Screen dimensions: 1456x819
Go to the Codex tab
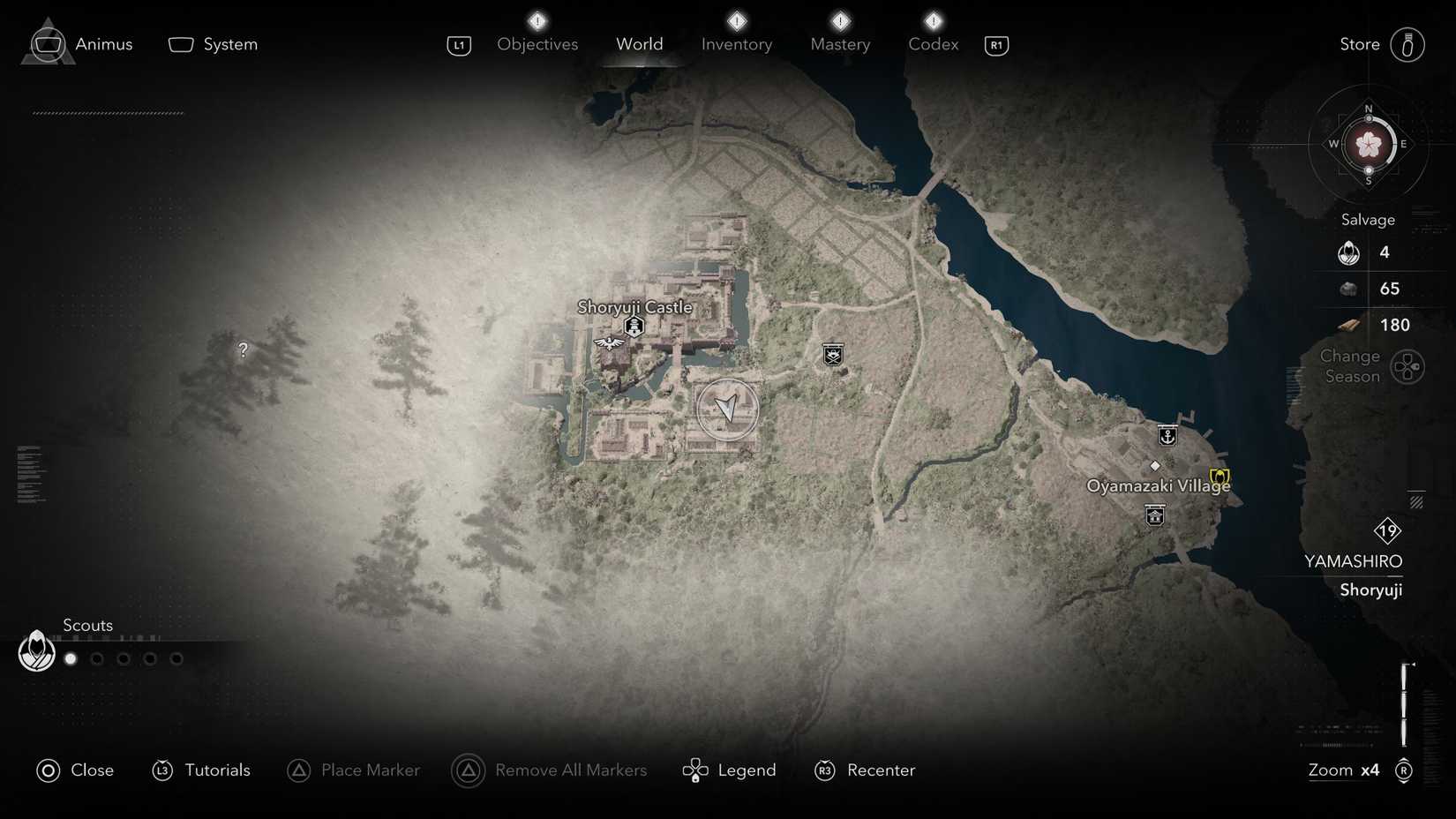[934, 44]
